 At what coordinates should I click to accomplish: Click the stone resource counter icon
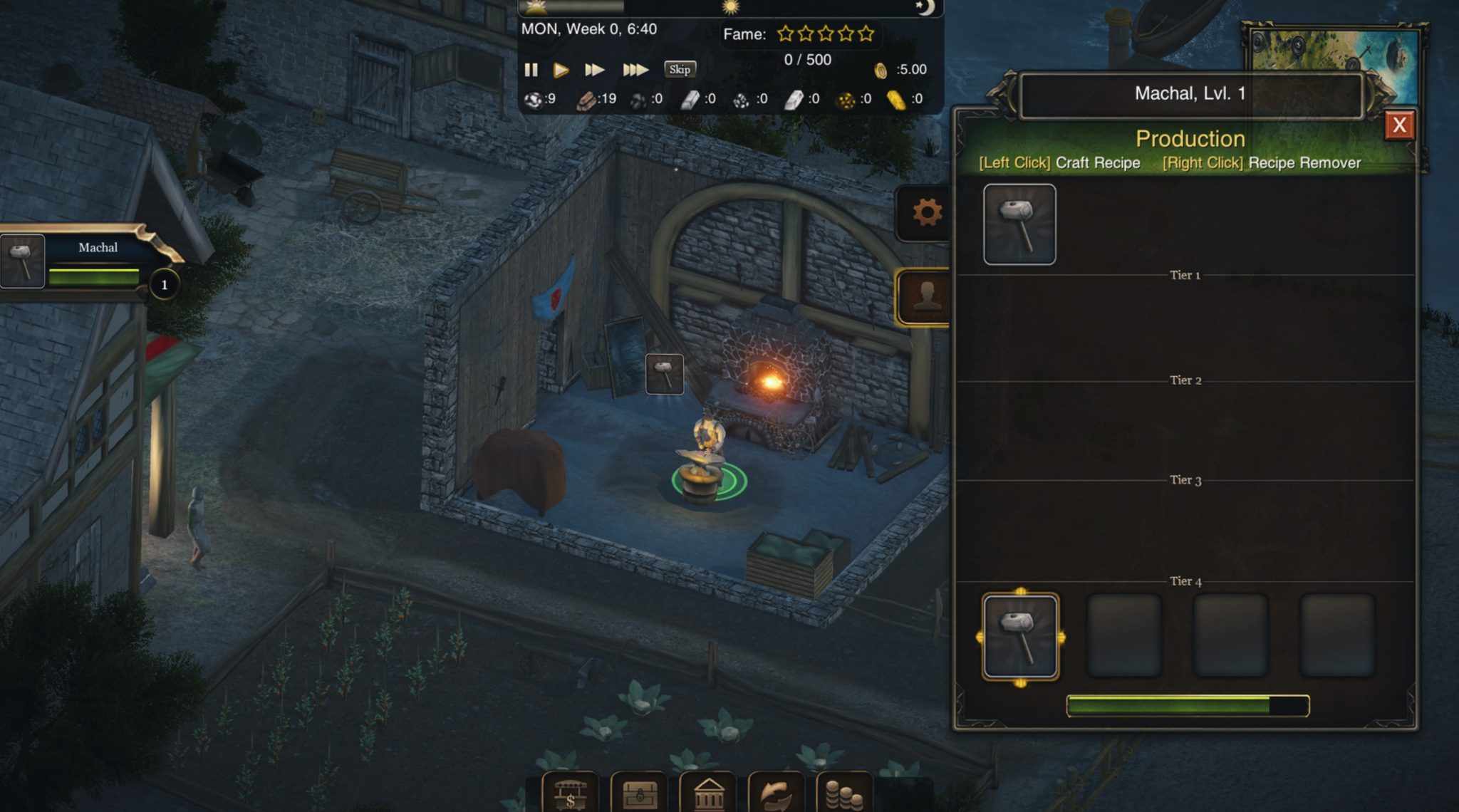pos(533,100)
